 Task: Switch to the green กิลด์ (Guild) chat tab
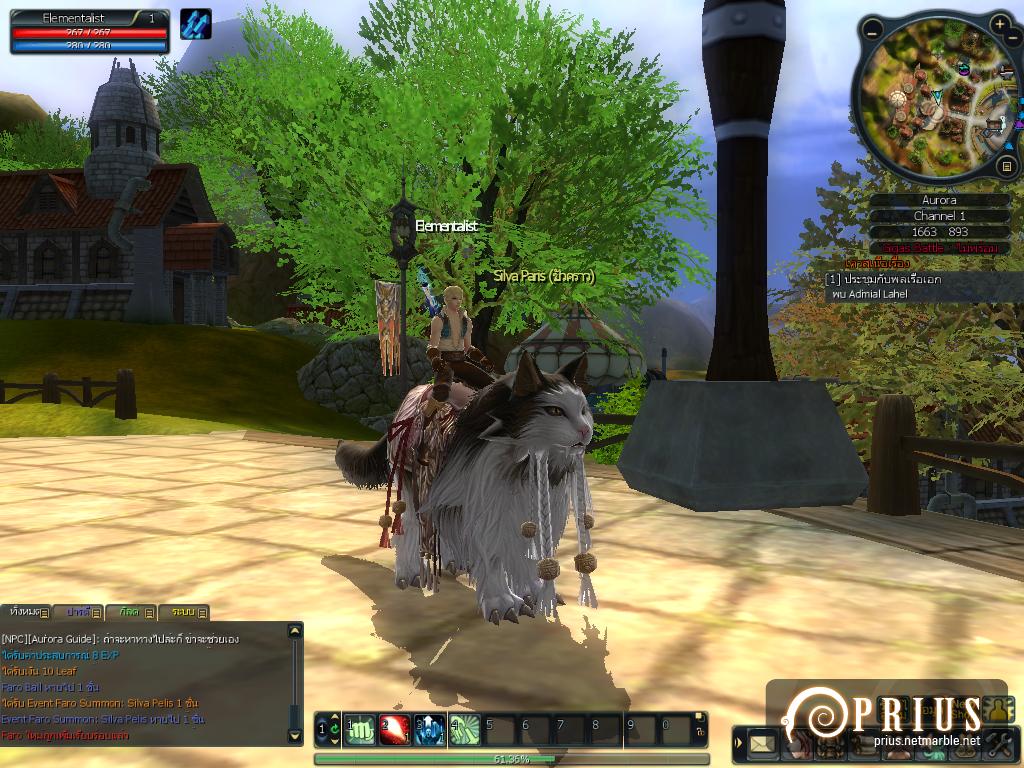pos(133,612)
